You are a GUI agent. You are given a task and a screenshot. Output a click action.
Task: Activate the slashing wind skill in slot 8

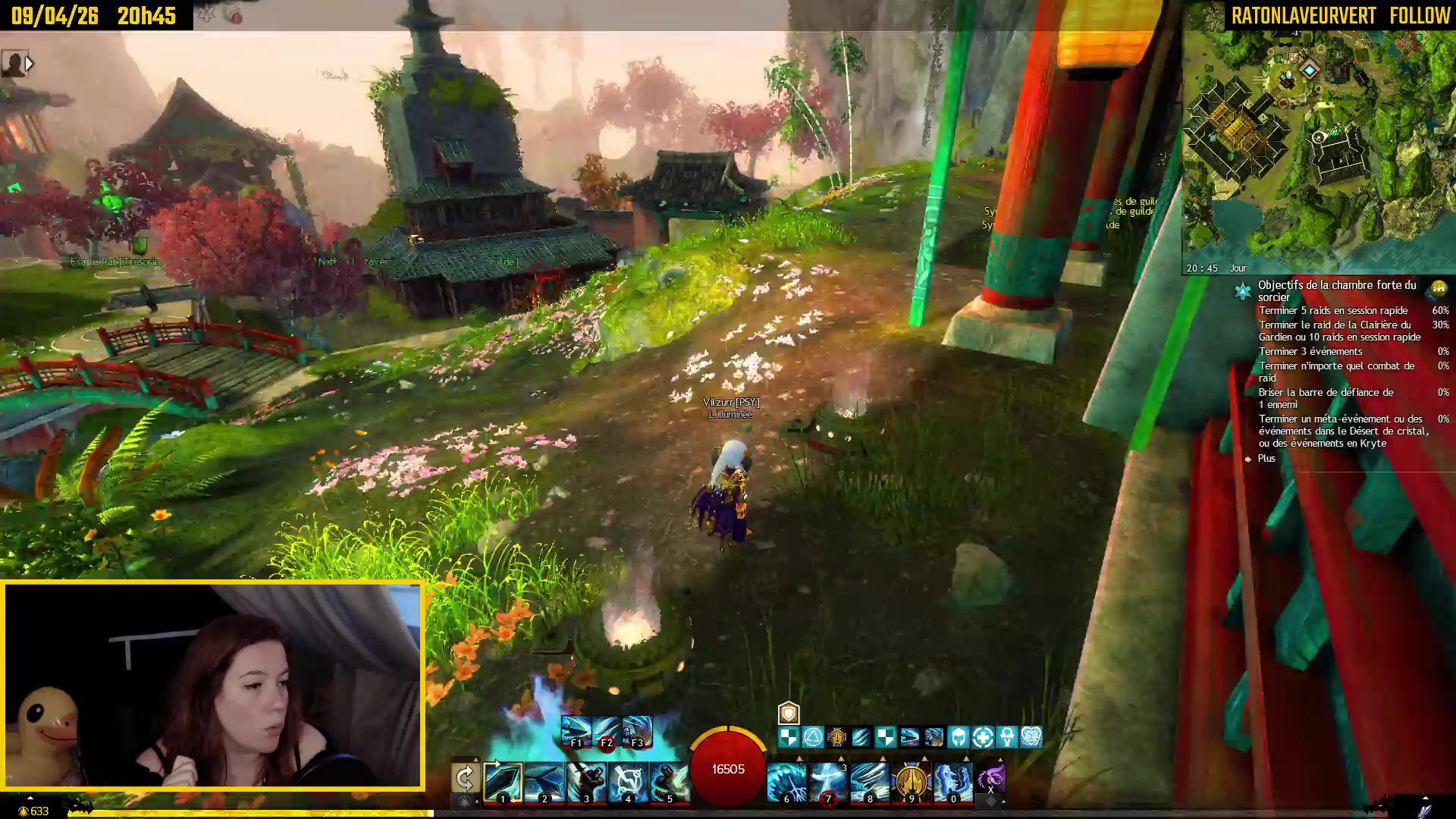coord(869,782)
